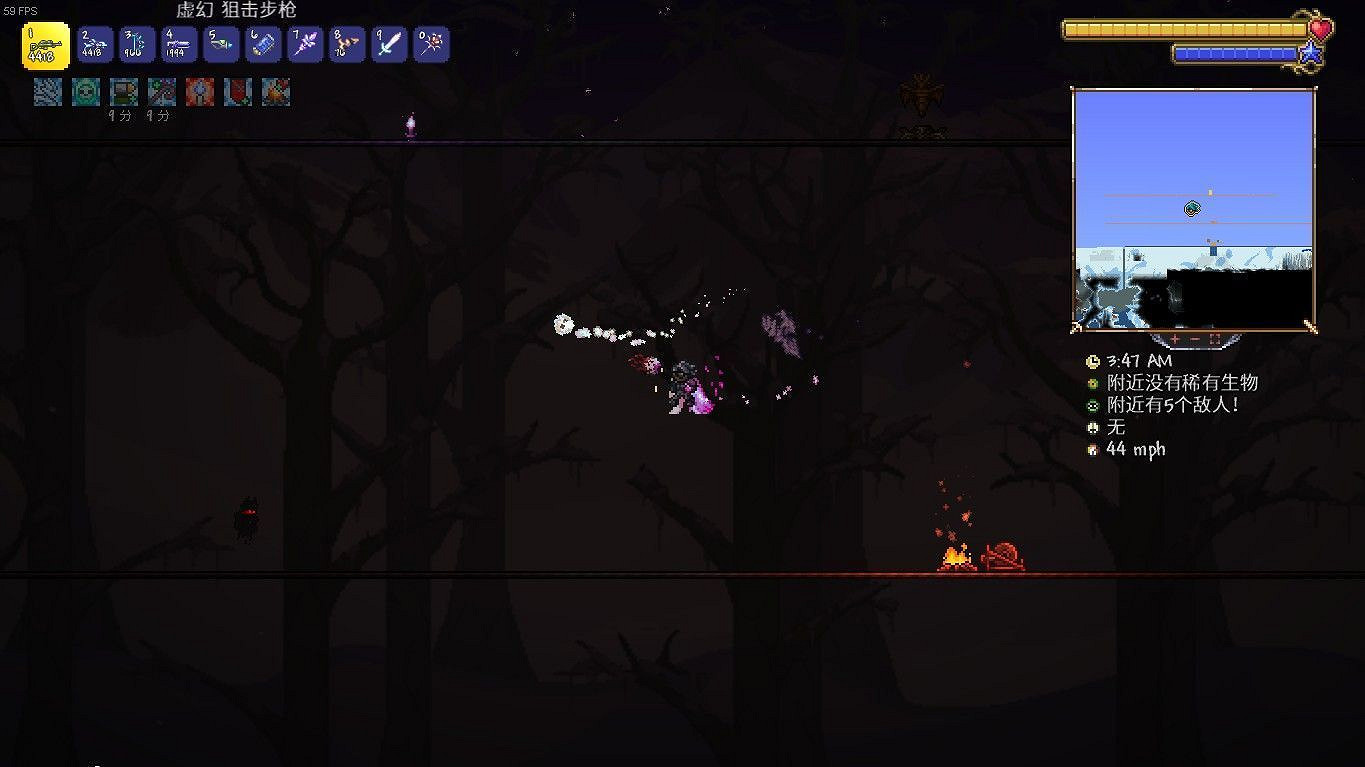Click the player marker on the minimap

click(x=1190, y=208)
